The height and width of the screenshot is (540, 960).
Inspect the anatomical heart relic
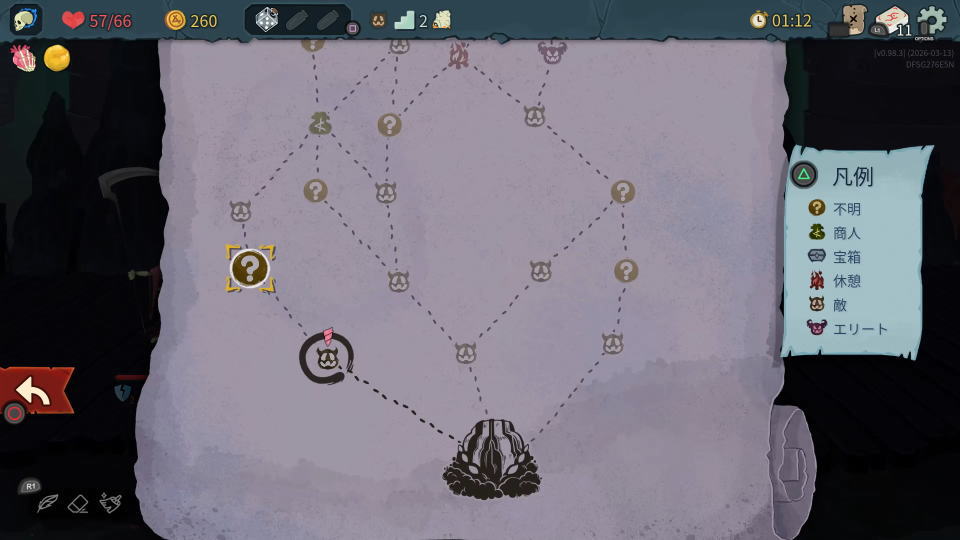[23, 58]
